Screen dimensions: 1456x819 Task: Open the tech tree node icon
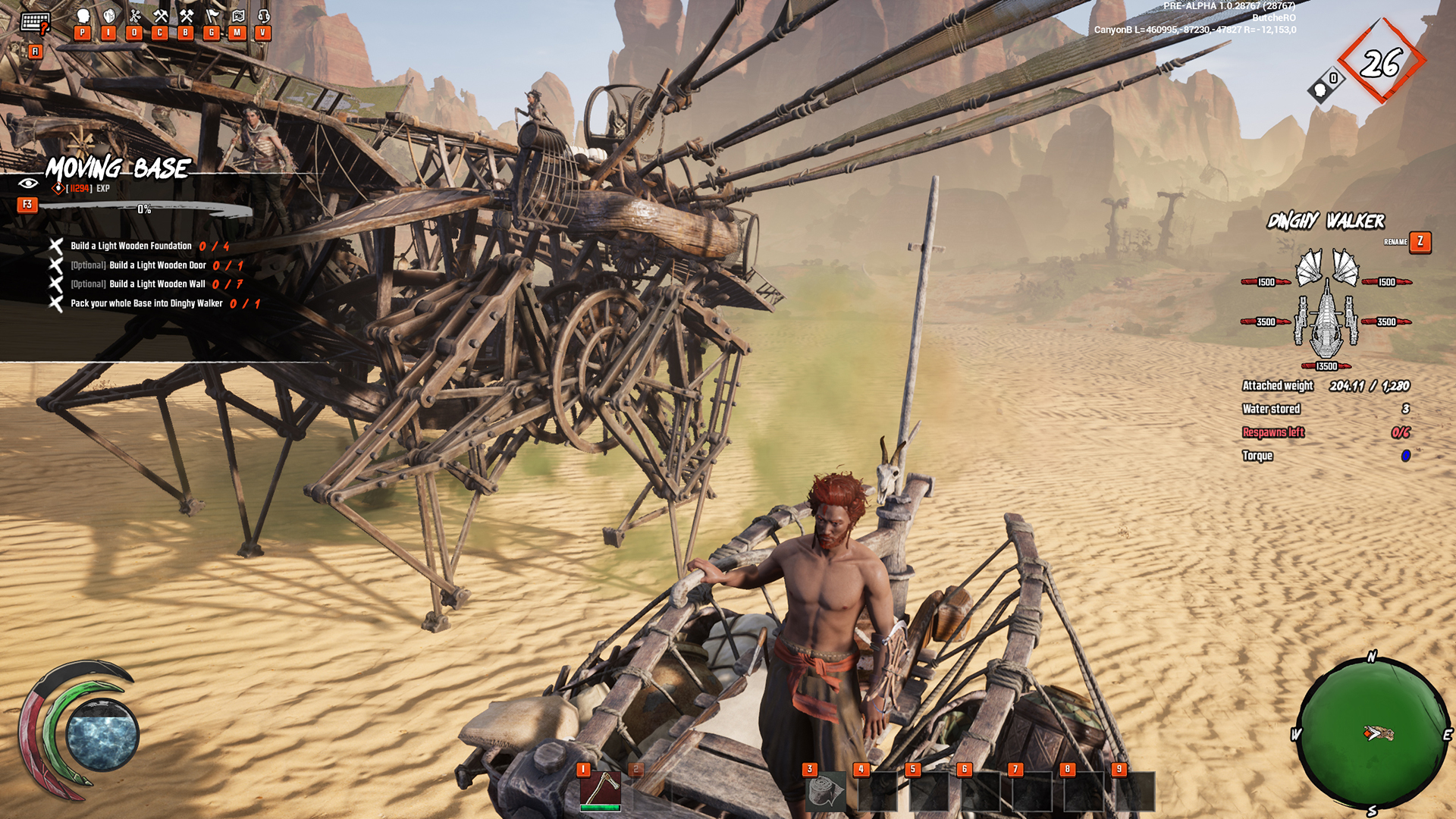click(135, 17)
